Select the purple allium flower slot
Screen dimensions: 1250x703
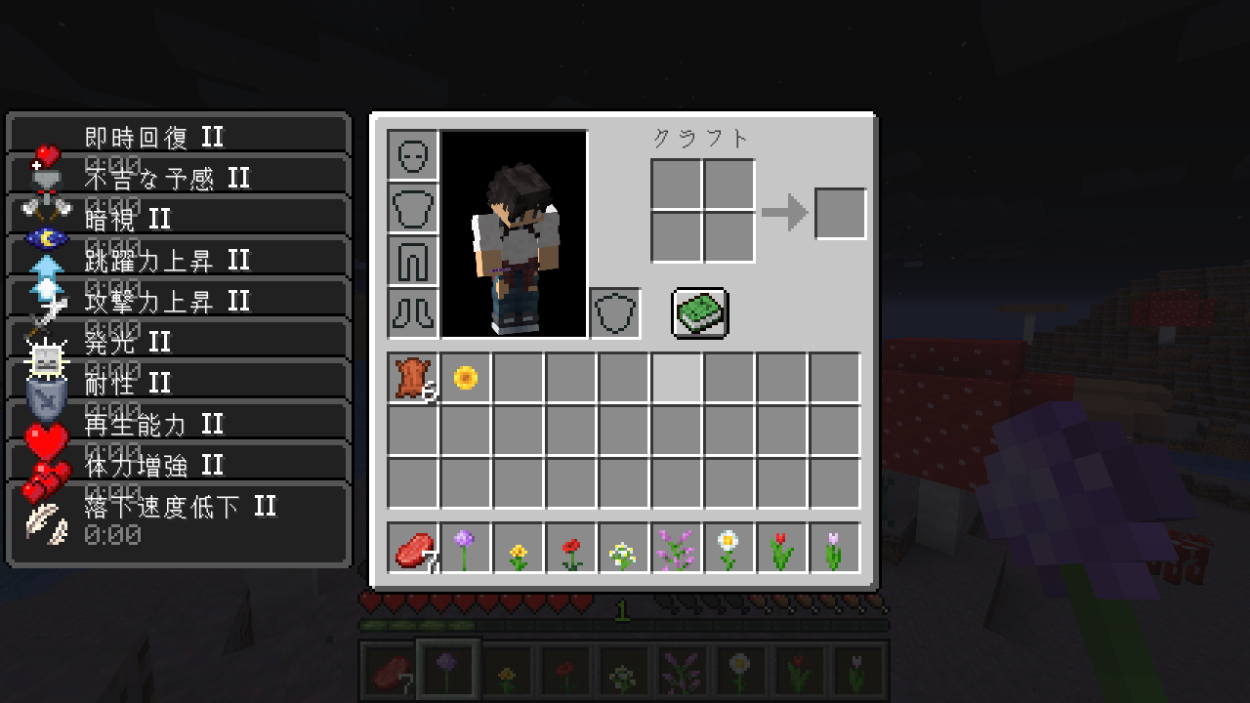[x=465, y=548]
